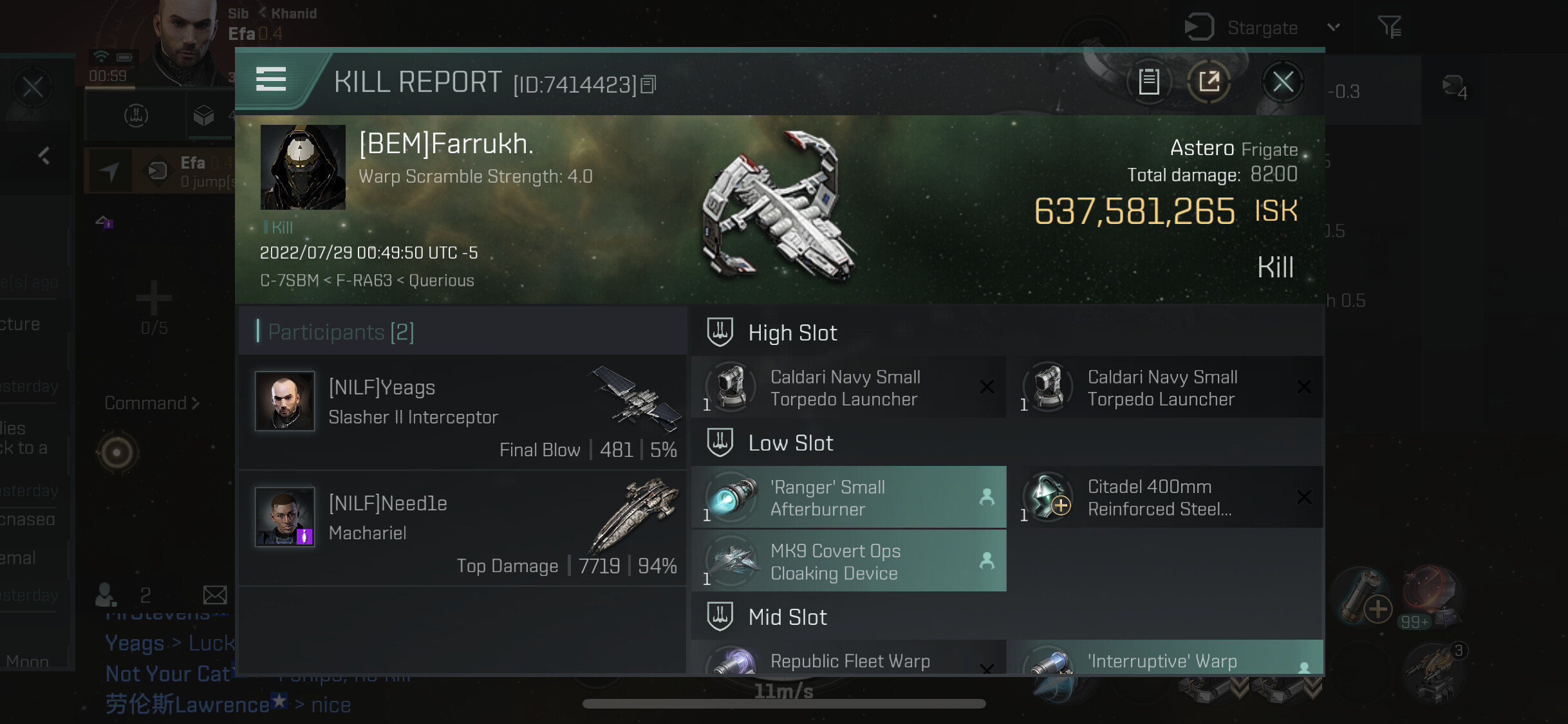Select participant Needle's Machariel row
1568x724 pixels.
(462, 528)
